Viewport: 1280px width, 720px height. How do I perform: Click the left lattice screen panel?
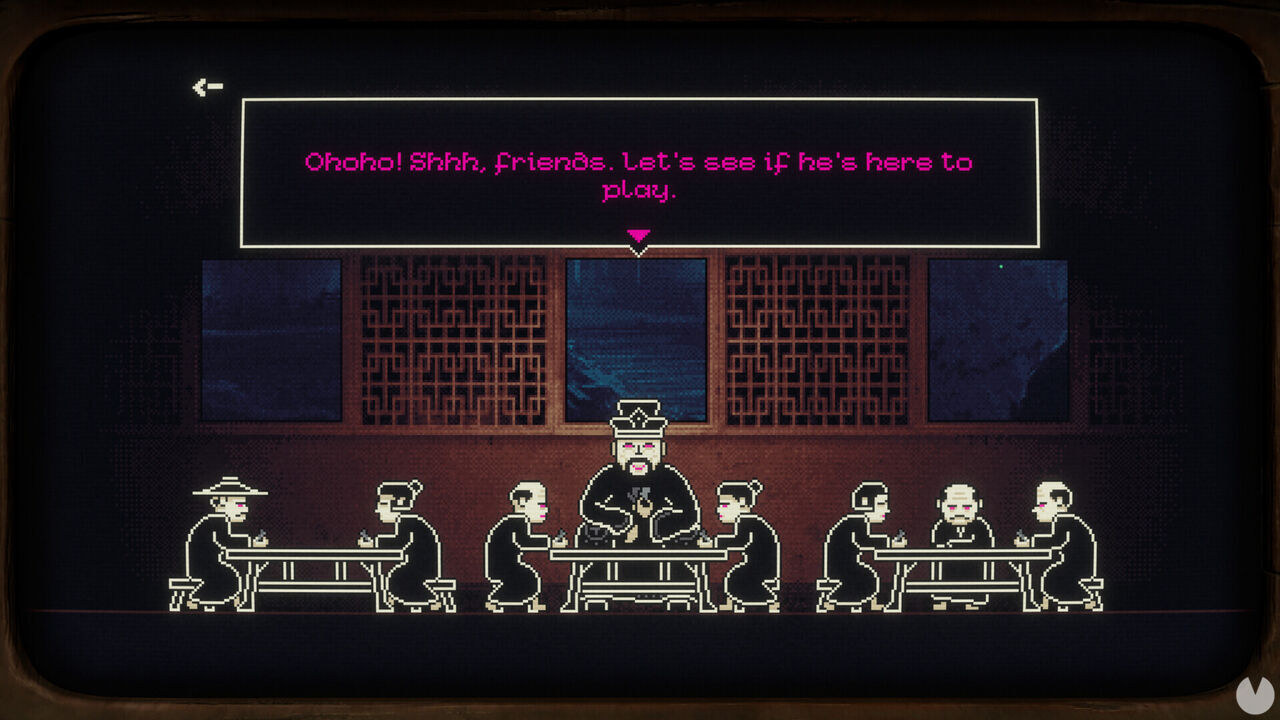point(450,340)
